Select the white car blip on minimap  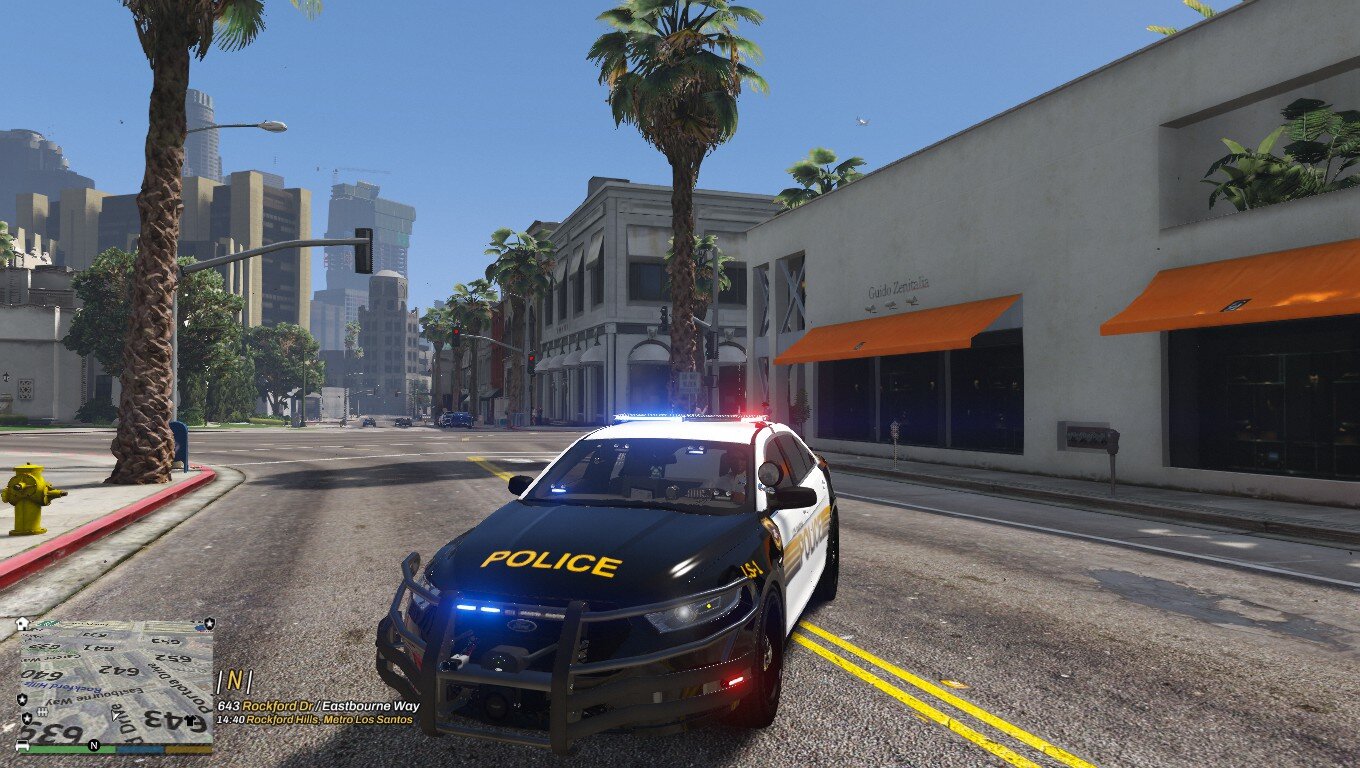click(x=23, y=745)
